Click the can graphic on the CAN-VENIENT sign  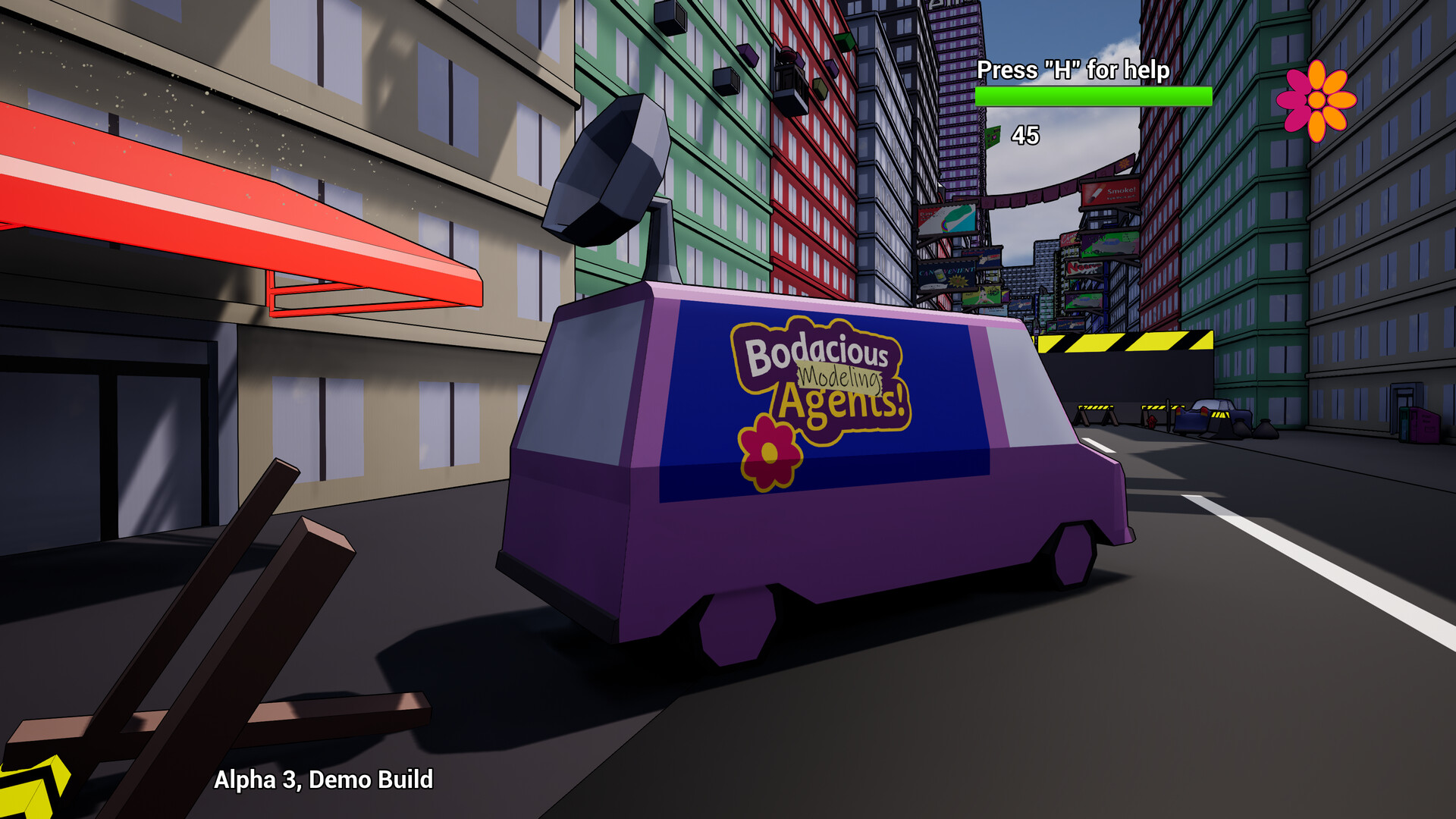tap(940, 275)
